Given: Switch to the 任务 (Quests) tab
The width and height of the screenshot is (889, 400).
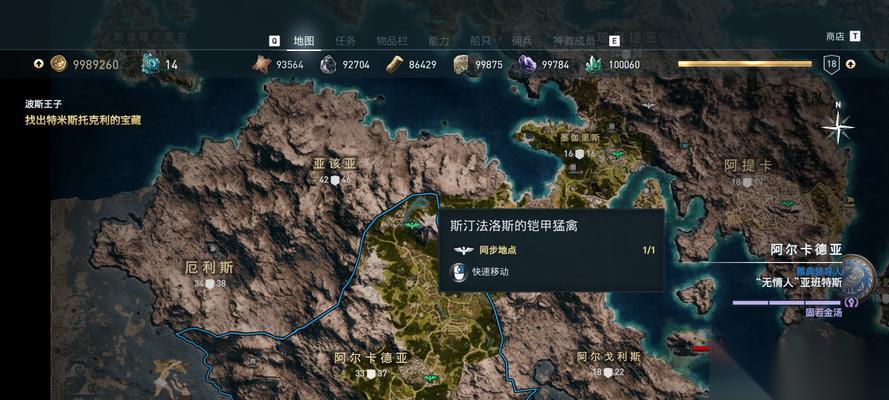Looking at the screenshot, I should (x=346, y=41).
